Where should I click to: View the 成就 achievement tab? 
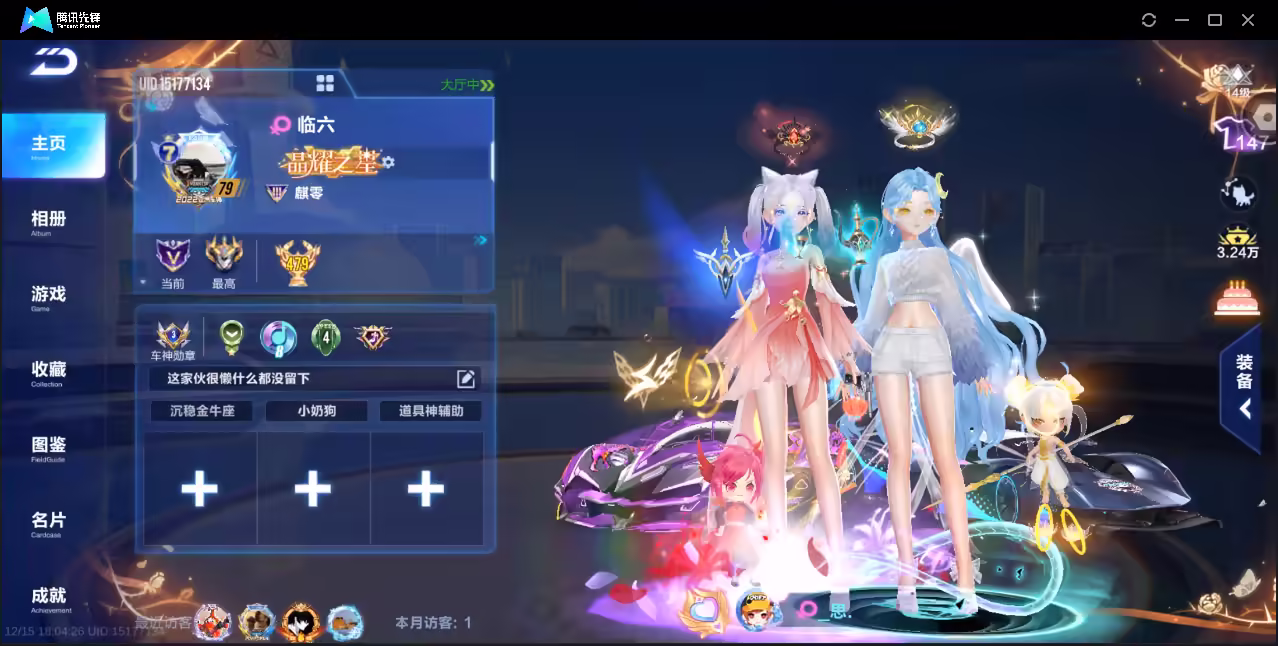(x=48, y=597)
